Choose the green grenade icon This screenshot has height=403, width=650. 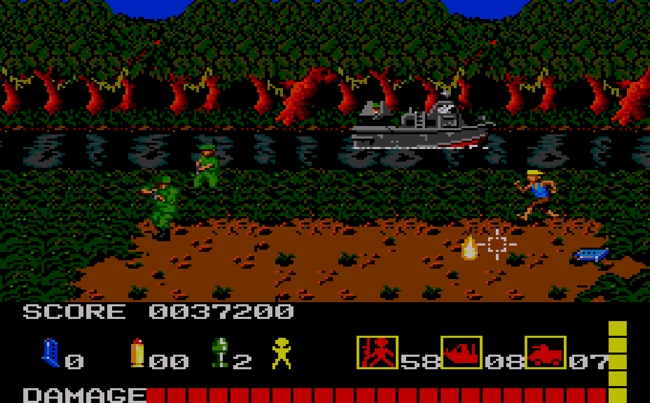pyautogui.click(x=220, y=355)
